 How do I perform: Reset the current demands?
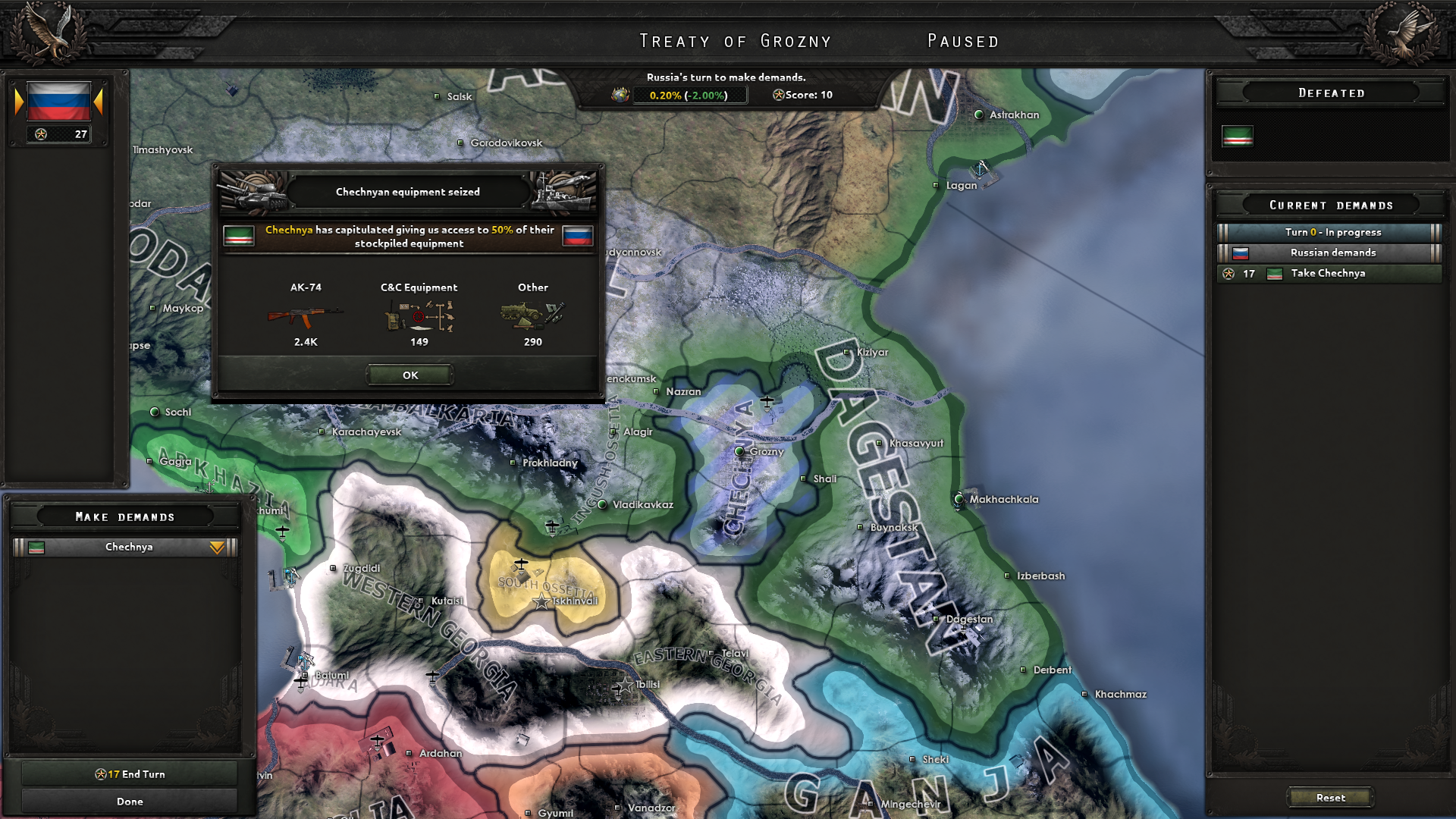1330,798
